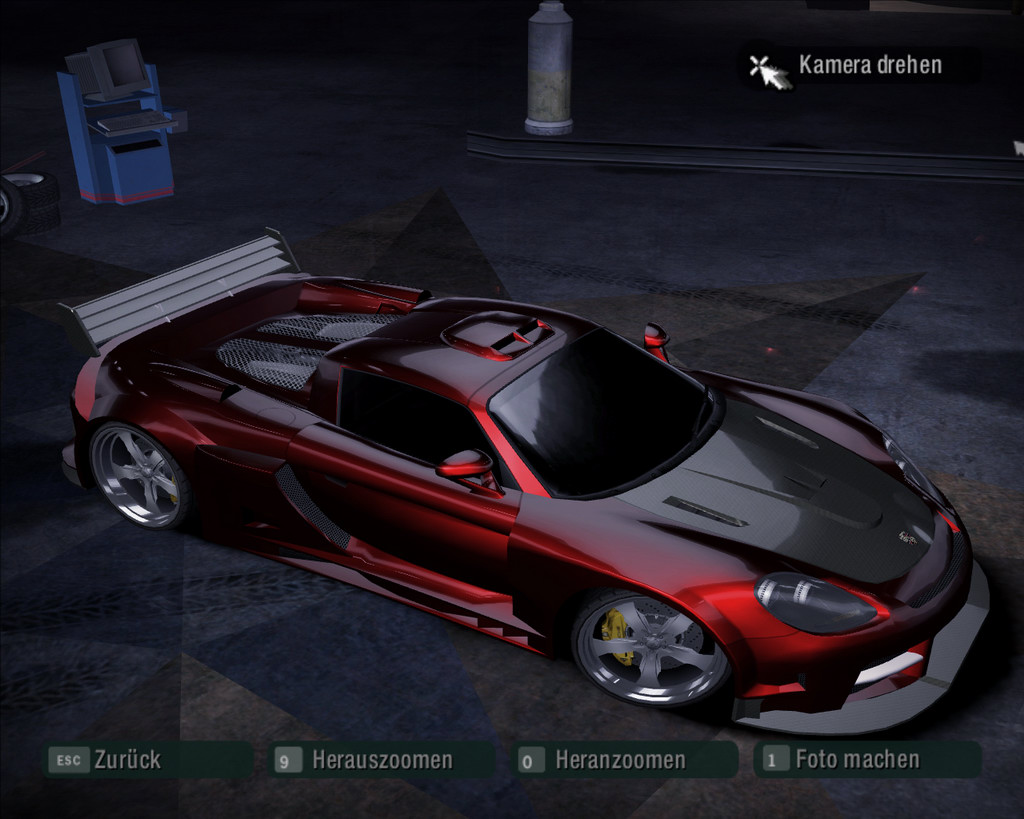Zoom out using Herauszoomen

pos(381,760)
